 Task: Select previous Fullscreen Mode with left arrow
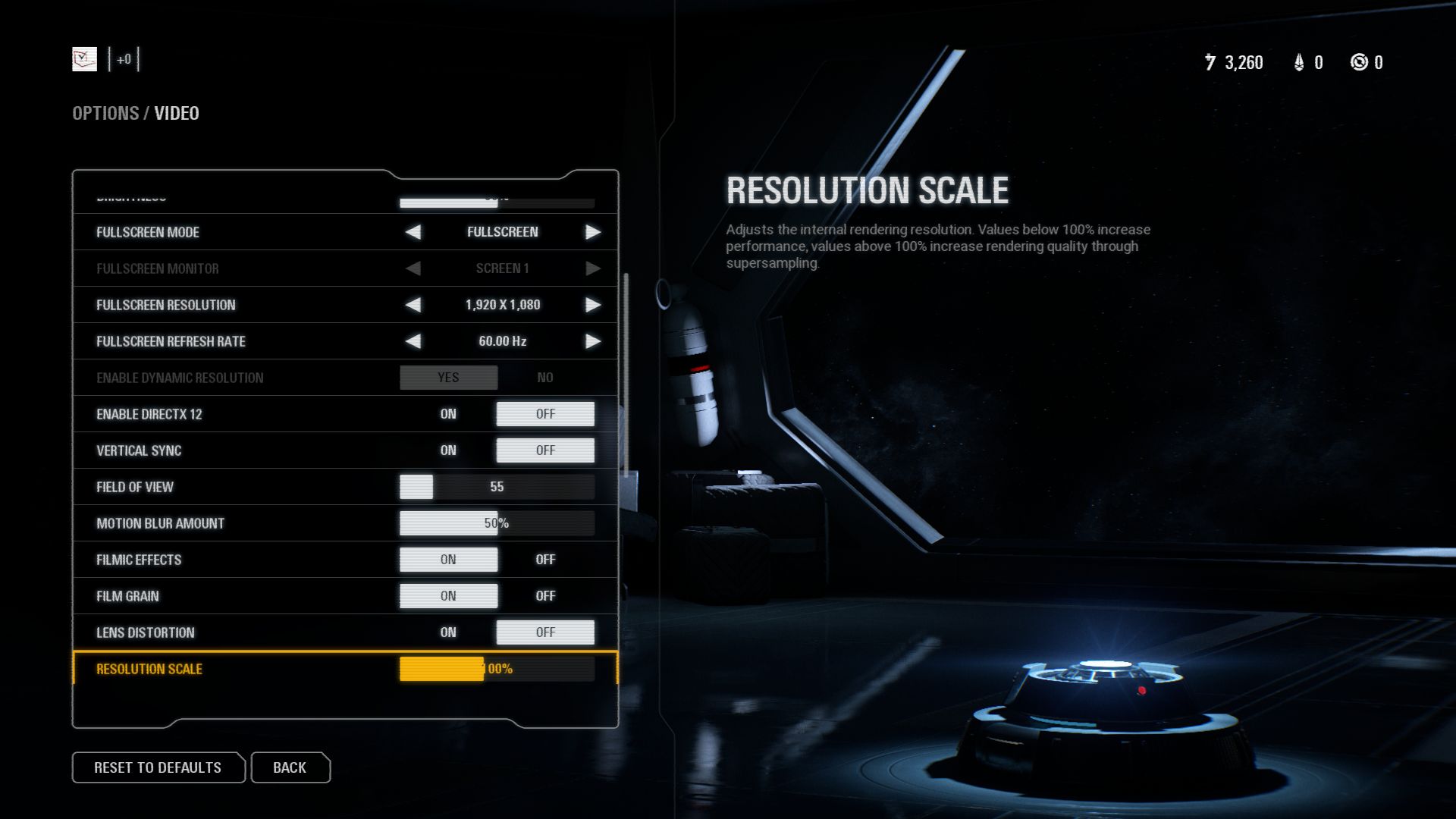point(413,232)
